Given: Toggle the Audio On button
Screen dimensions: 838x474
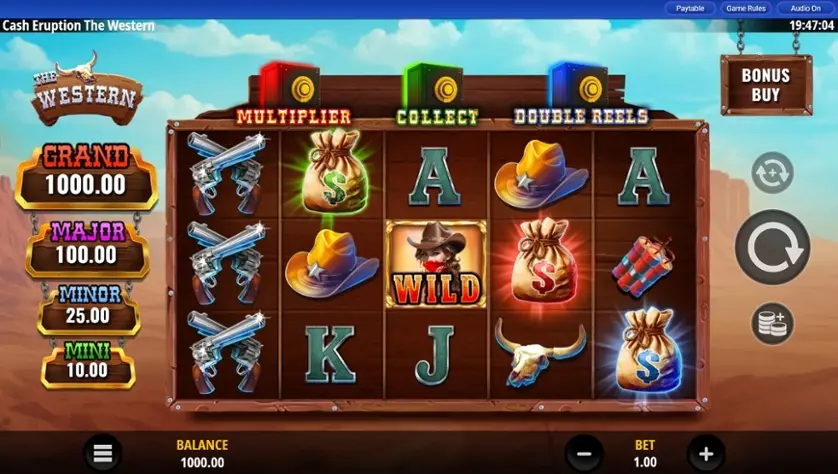Looking at the screenshot, I should 804,8.
